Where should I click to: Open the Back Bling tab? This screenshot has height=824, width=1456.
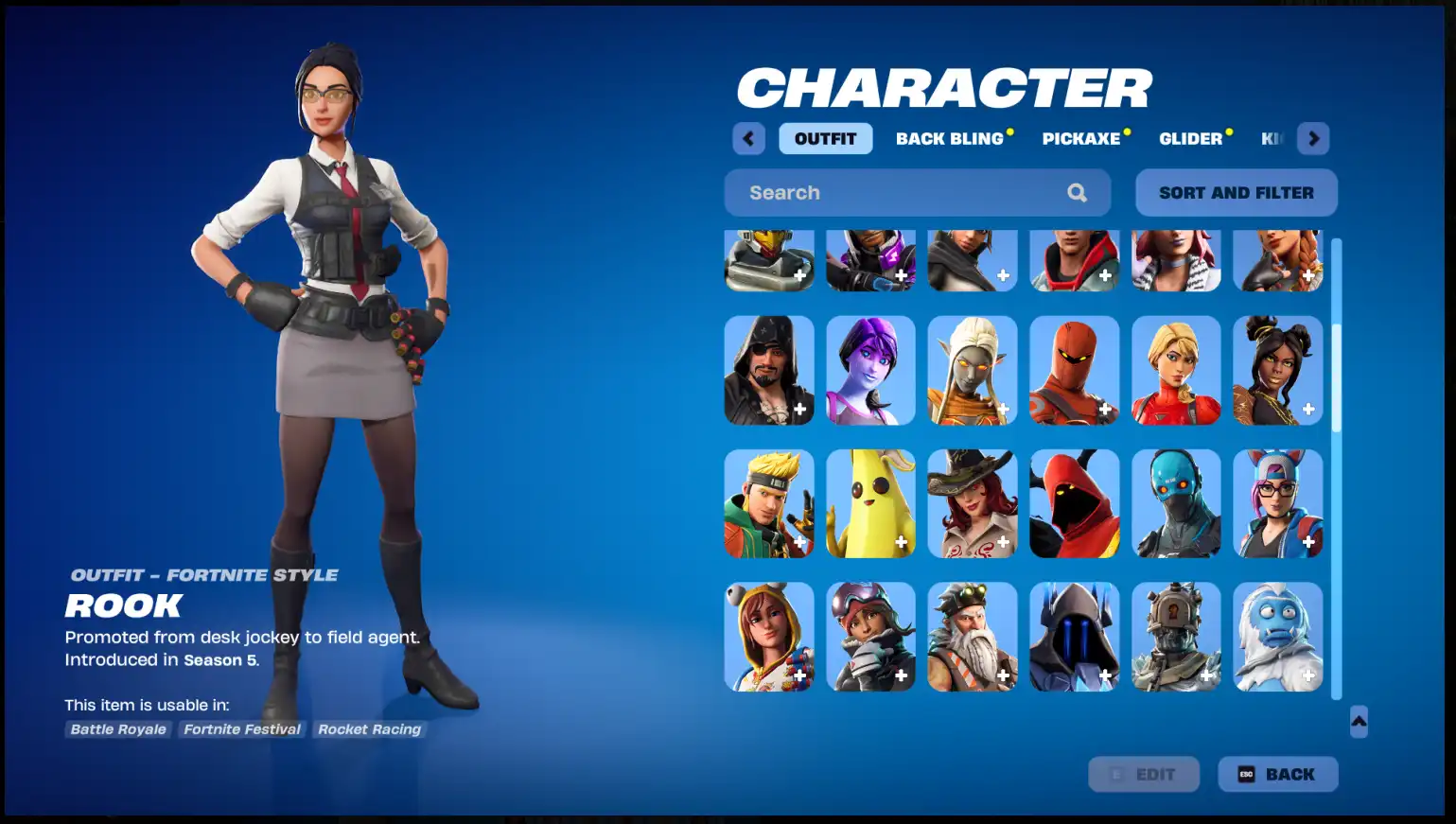click(x=949, y=139)
